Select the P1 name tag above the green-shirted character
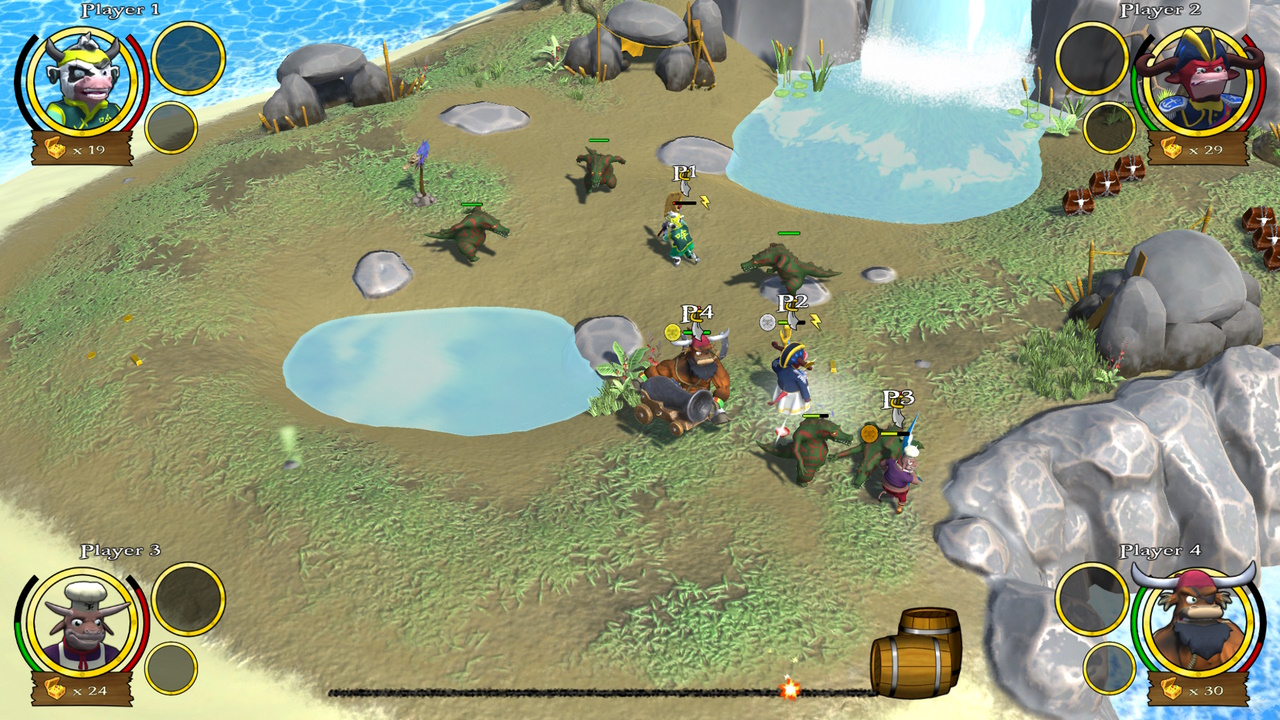1280x720 pixels. [x=683, y=172]
